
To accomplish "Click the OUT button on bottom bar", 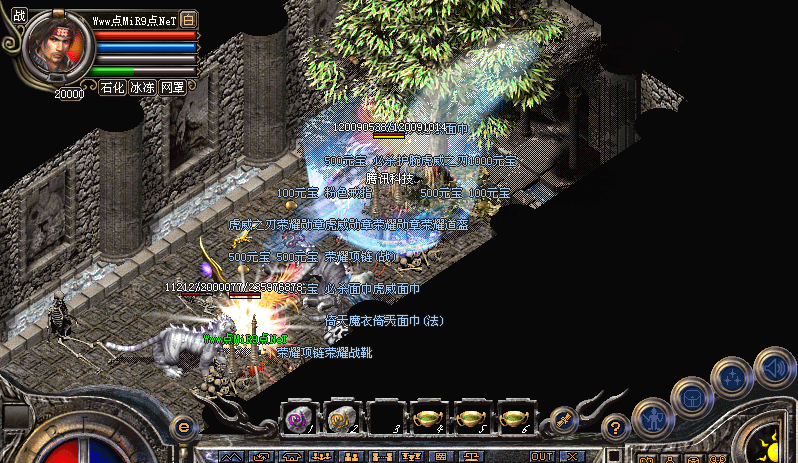I will 542,456.
